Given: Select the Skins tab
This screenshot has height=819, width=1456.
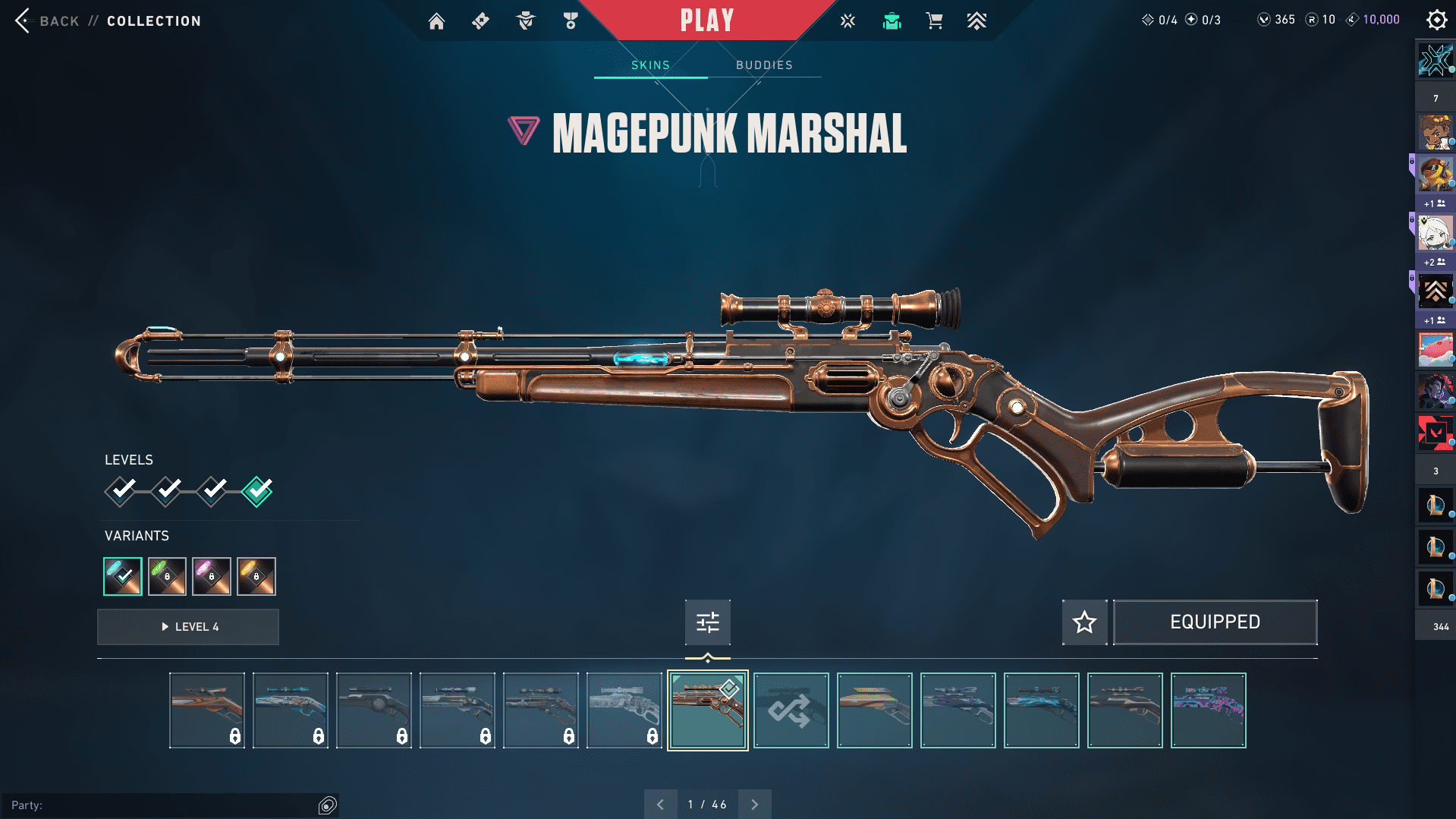Looking at the screenshot, I should click(x=650, y=65).
